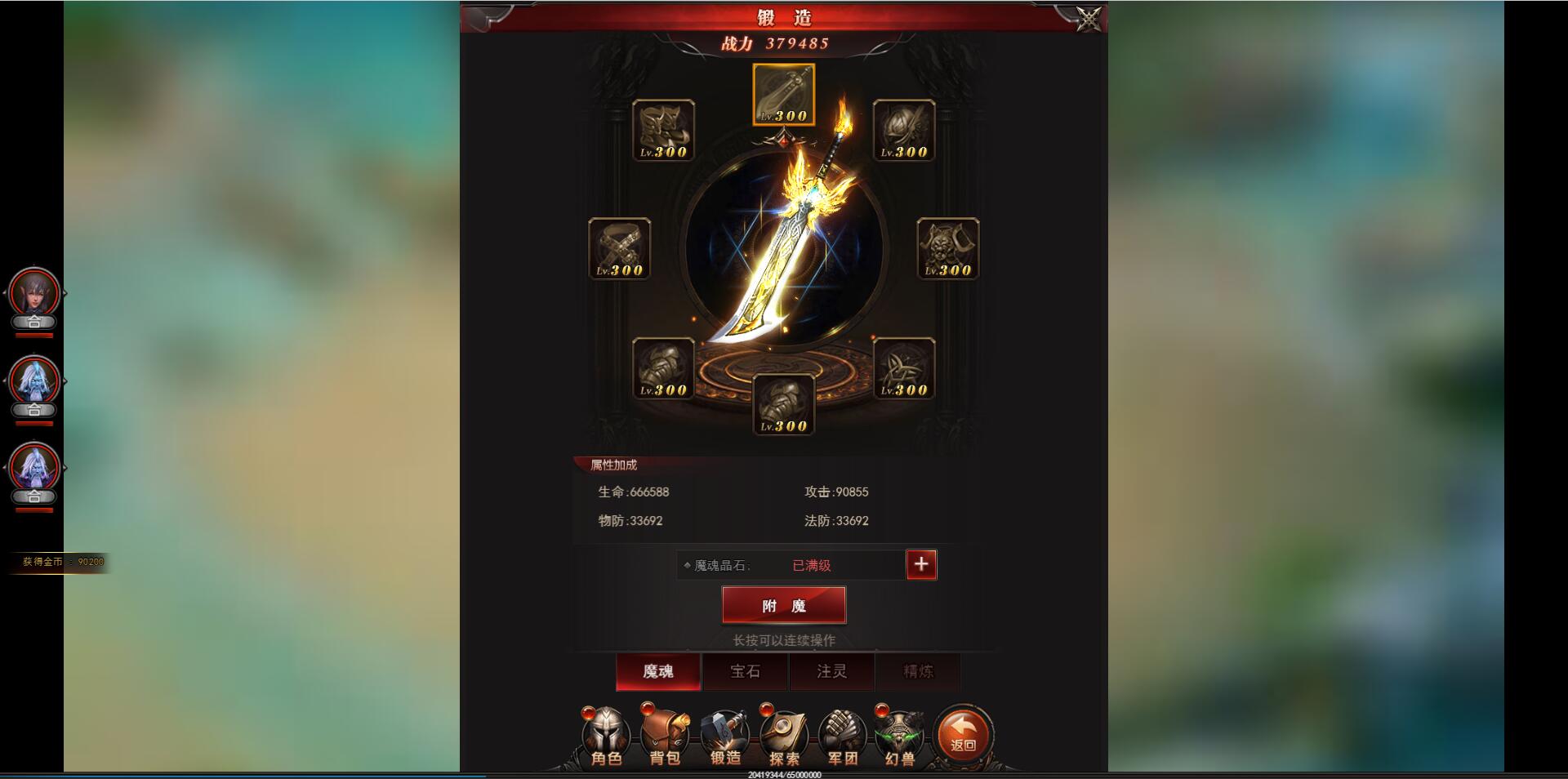Click the 合 button under top avatar
The image size is (1568, 779).
[34, 323]
